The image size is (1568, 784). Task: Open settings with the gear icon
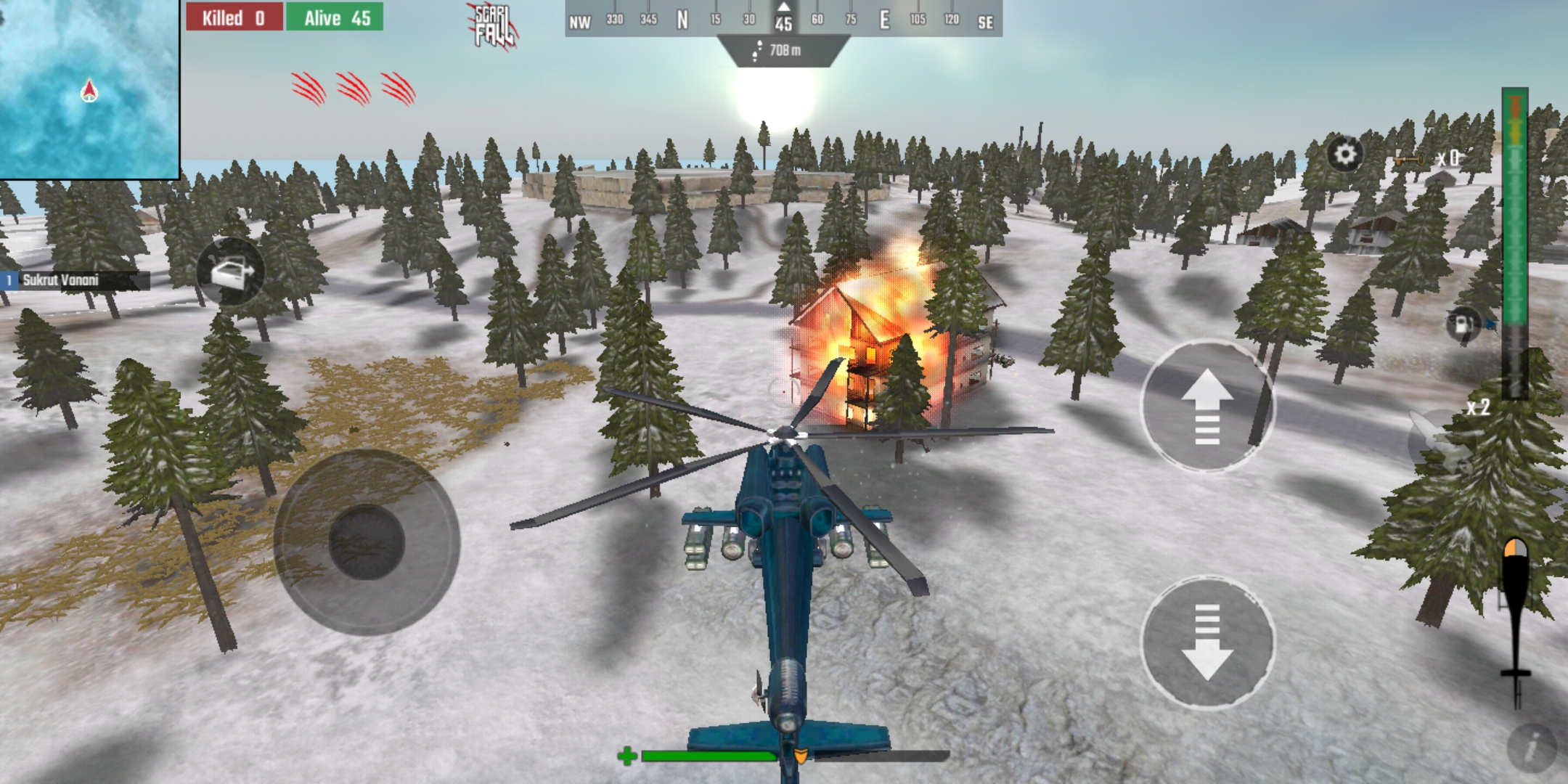click(x=1345, y=155)
